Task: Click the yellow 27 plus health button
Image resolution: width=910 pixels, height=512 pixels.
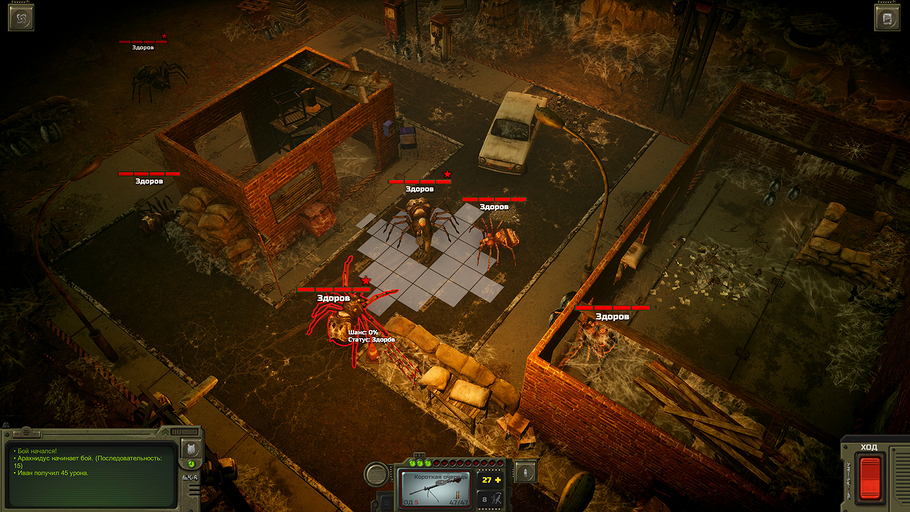Action: click(492, 480)
